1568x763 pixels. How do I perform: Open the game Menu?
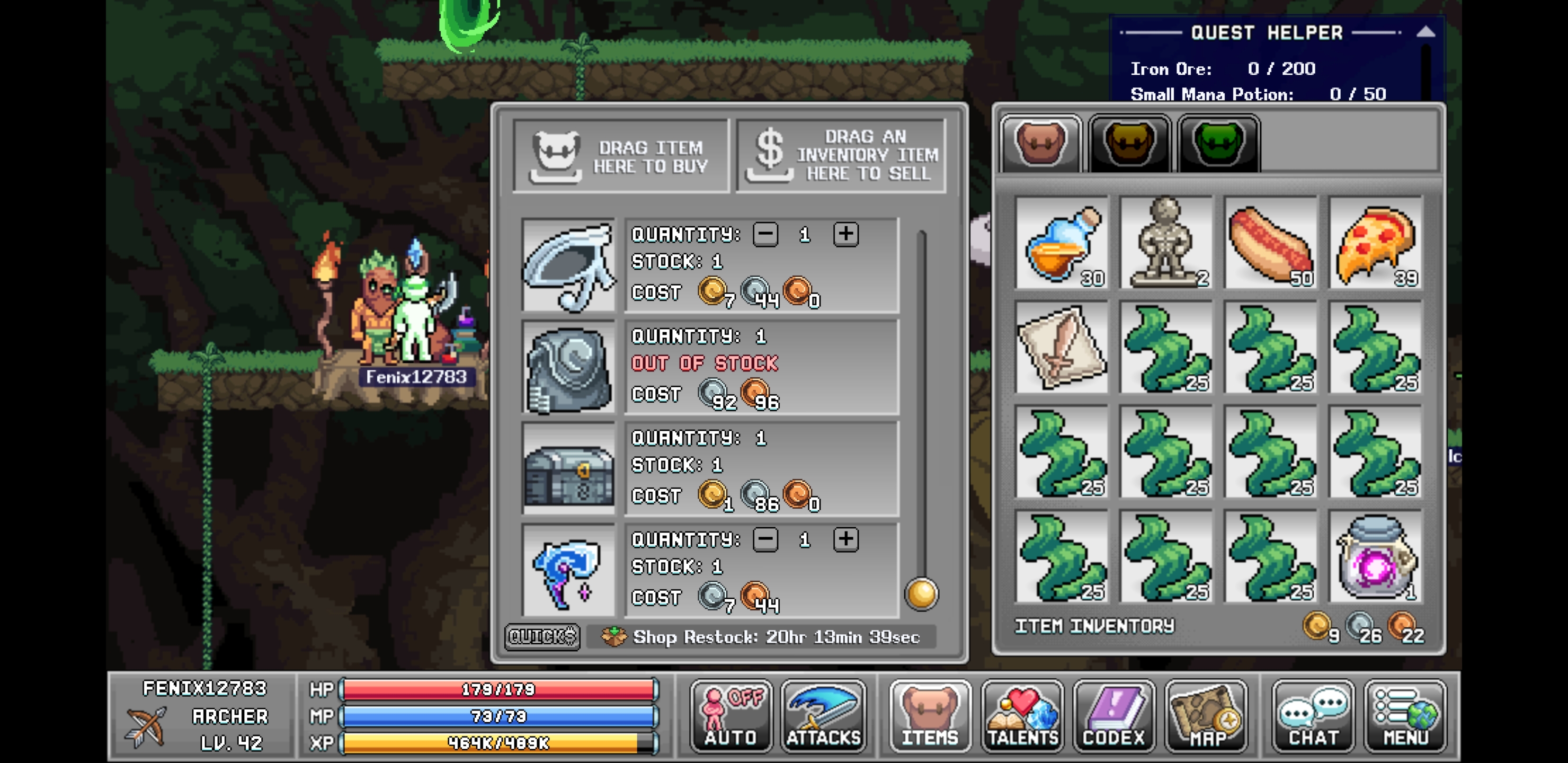pos(1405,716)
